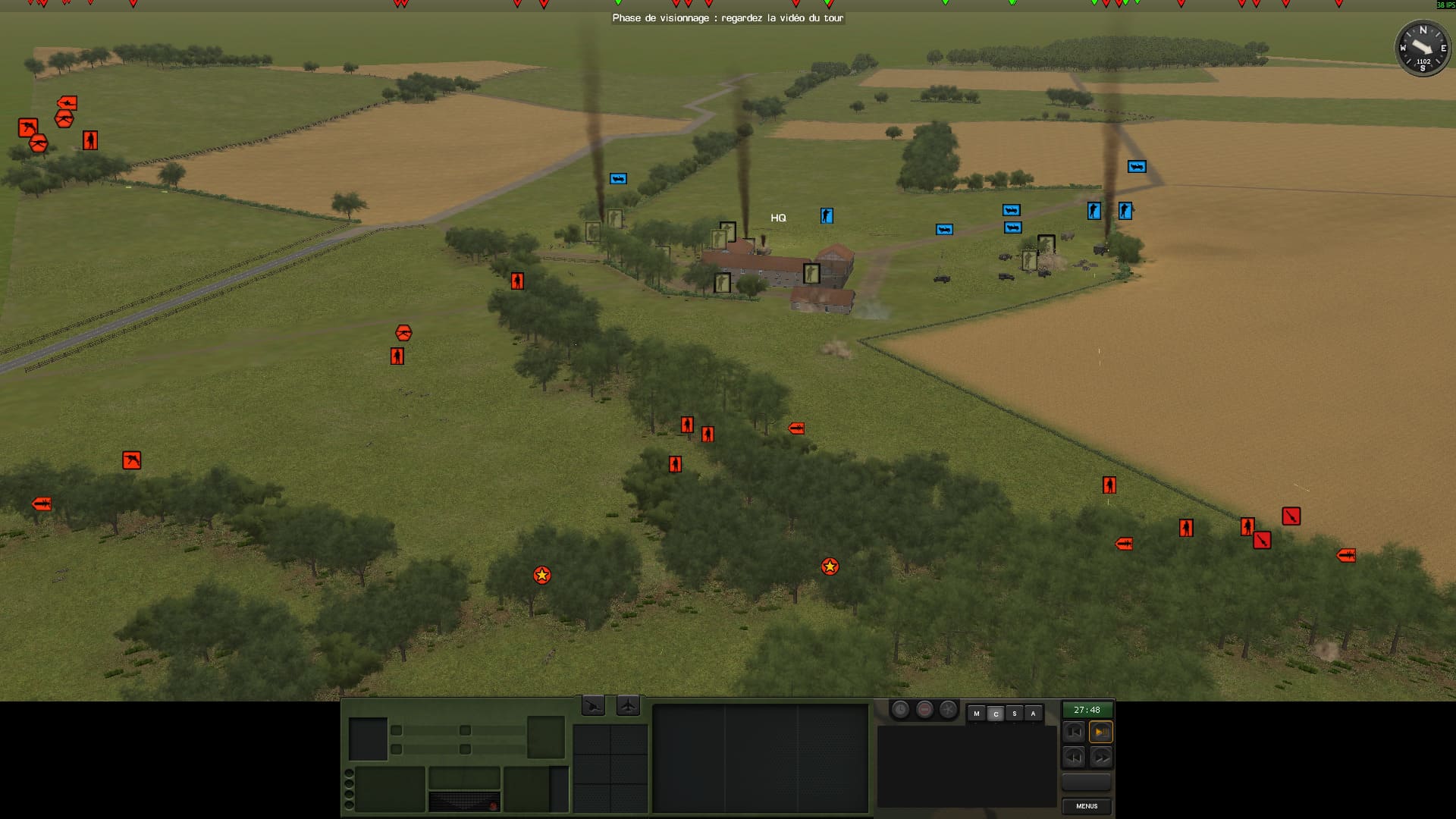Screen dimensions: 1456x819
Task: Fast-forward the turn replay
Action: pyautogui.click(x=1100, y=757)
